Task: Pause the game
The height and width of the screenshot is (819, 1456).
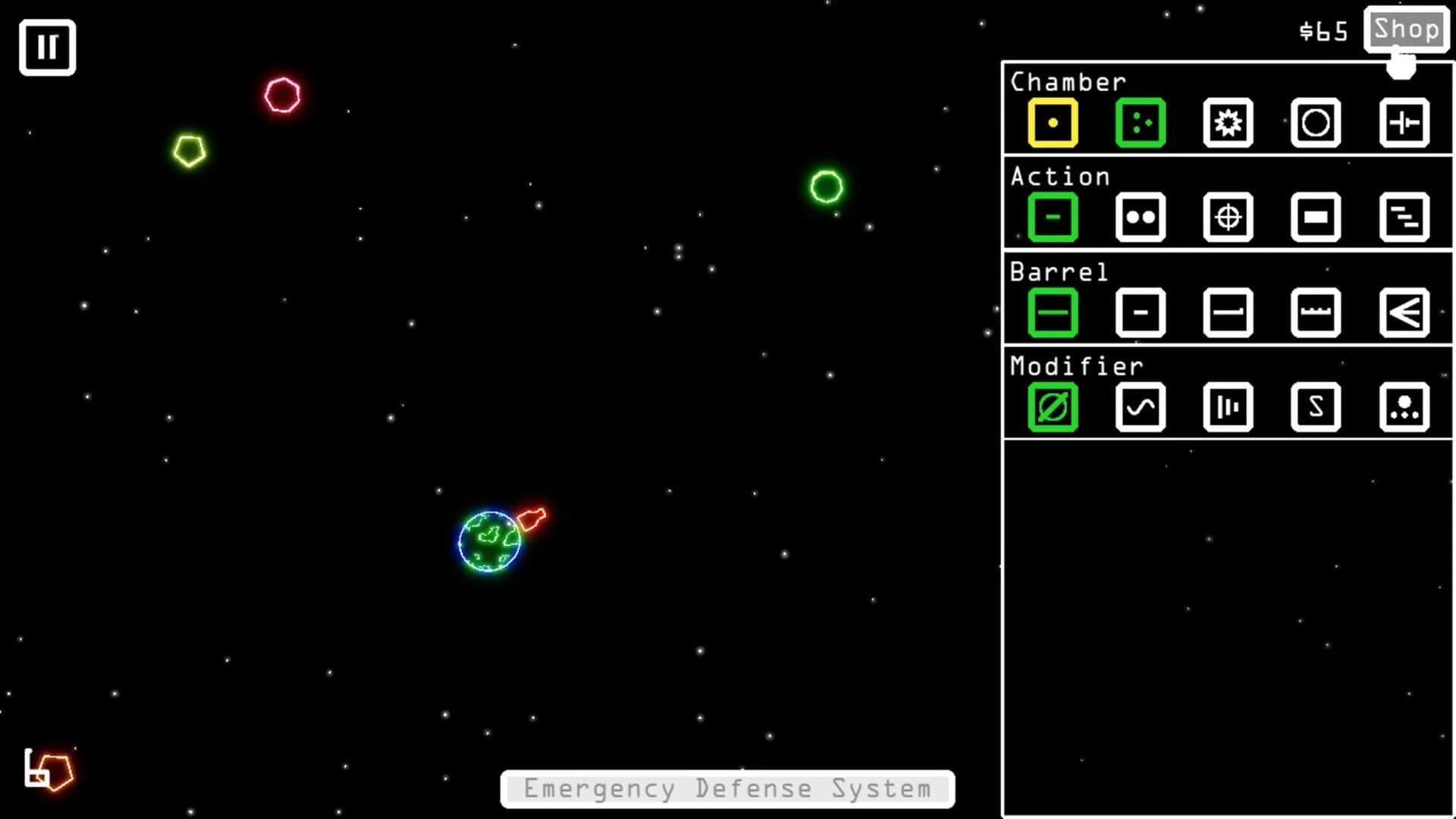Action: click(47, 46)
